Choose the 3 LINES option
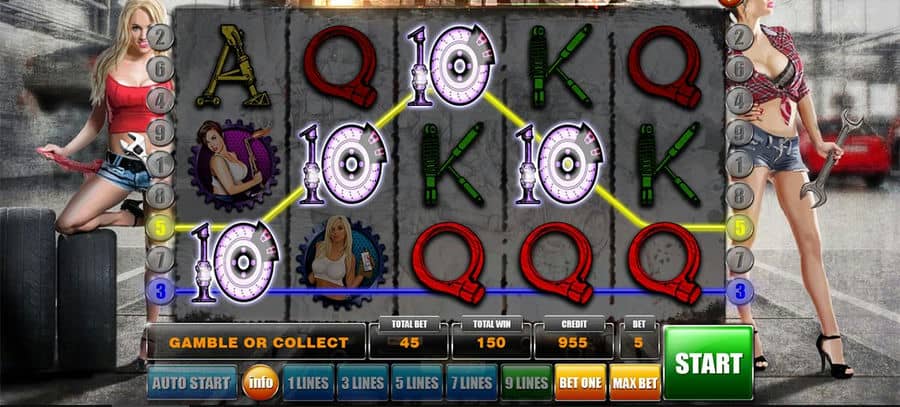 point(361,383)
